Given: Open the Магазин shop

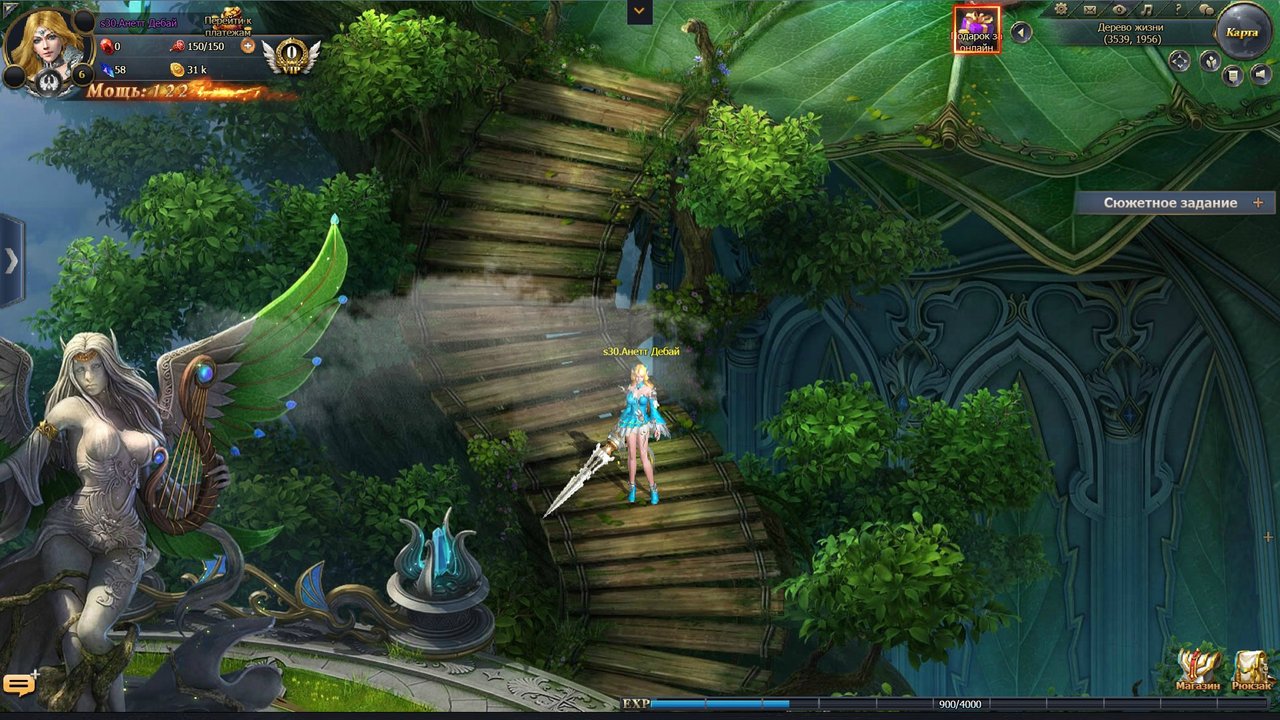Looking at the screenshot, I should click(x=1198, y=669).
